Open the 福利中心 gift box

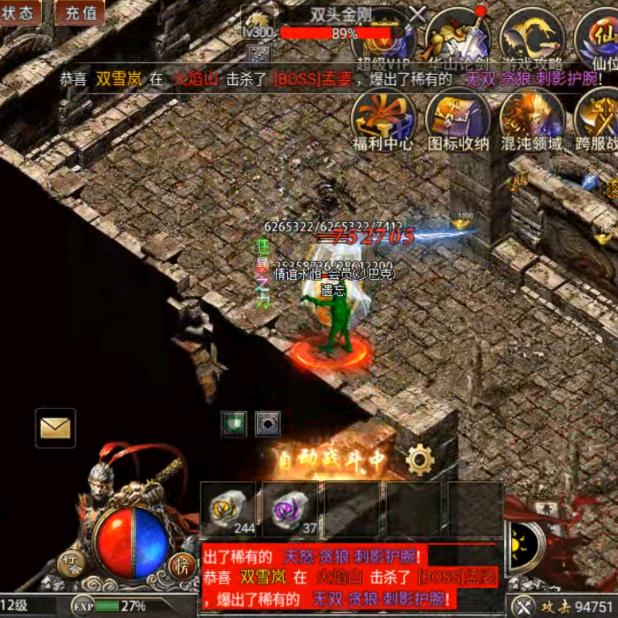[x=384, y=118]
